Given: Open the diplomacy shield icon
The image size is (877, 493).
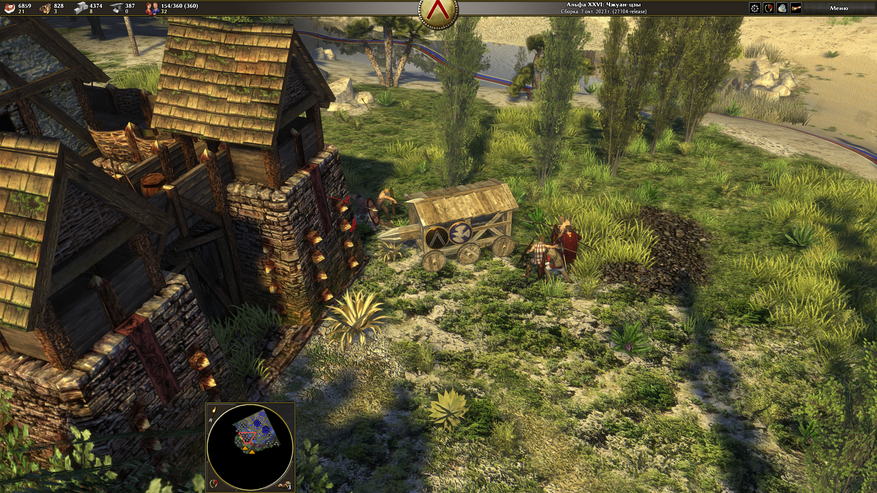Looking at the screenshot, I should click(x=768, y=8).
